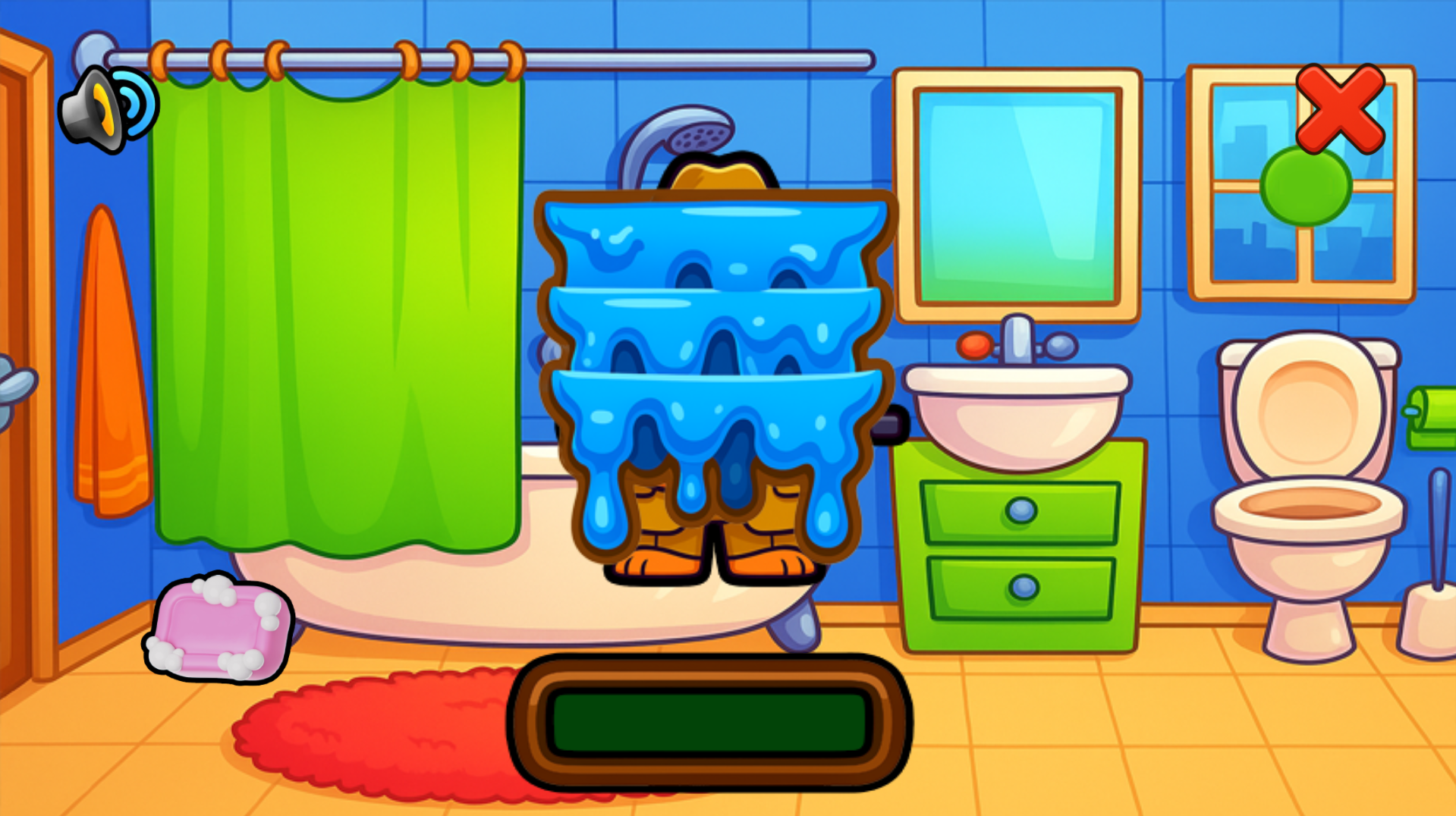The height and width of the screenshot is (816, 1456).
Task: Open the top green drawer
Action: [x=1019, y=512]
